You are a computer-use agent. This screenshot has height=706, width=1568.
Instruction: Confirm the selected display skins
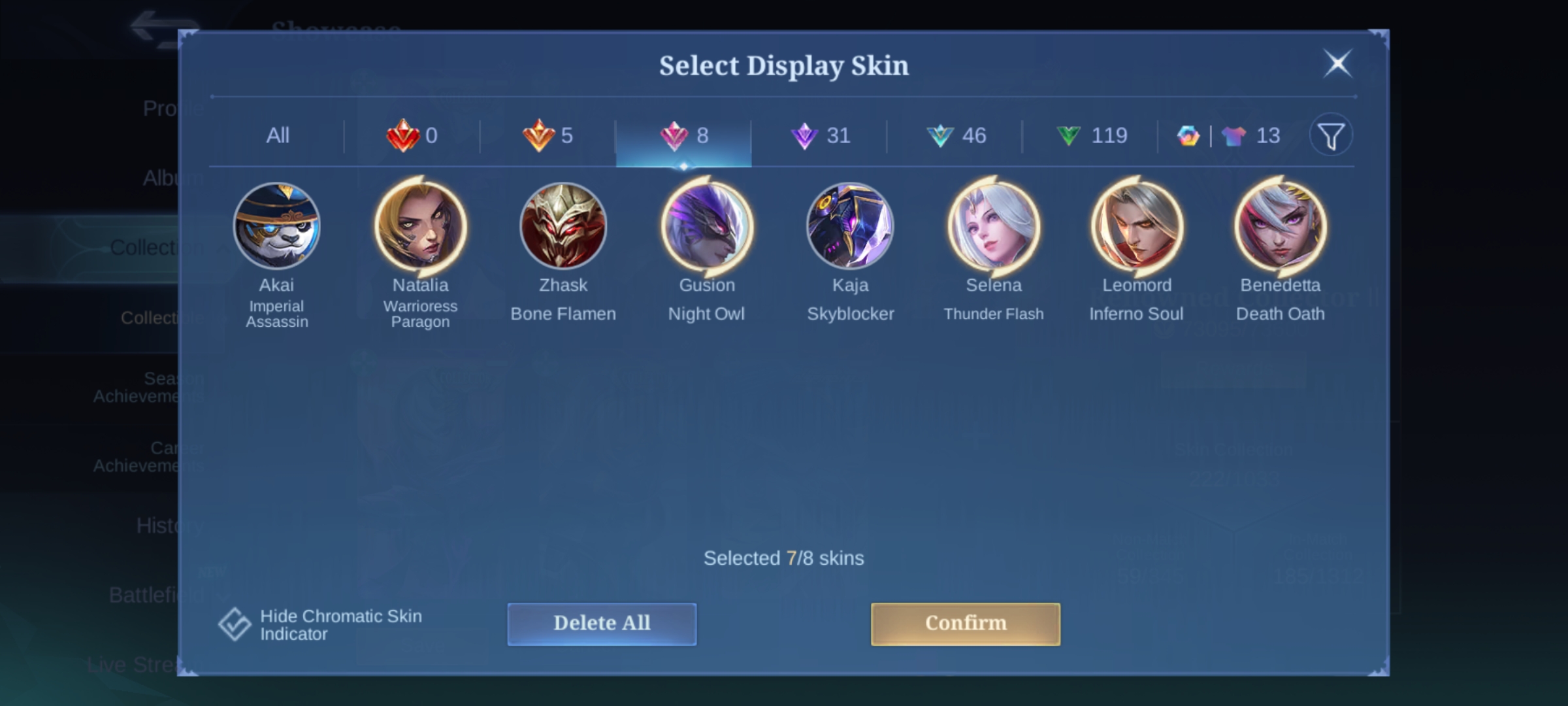tap(965, 624)
